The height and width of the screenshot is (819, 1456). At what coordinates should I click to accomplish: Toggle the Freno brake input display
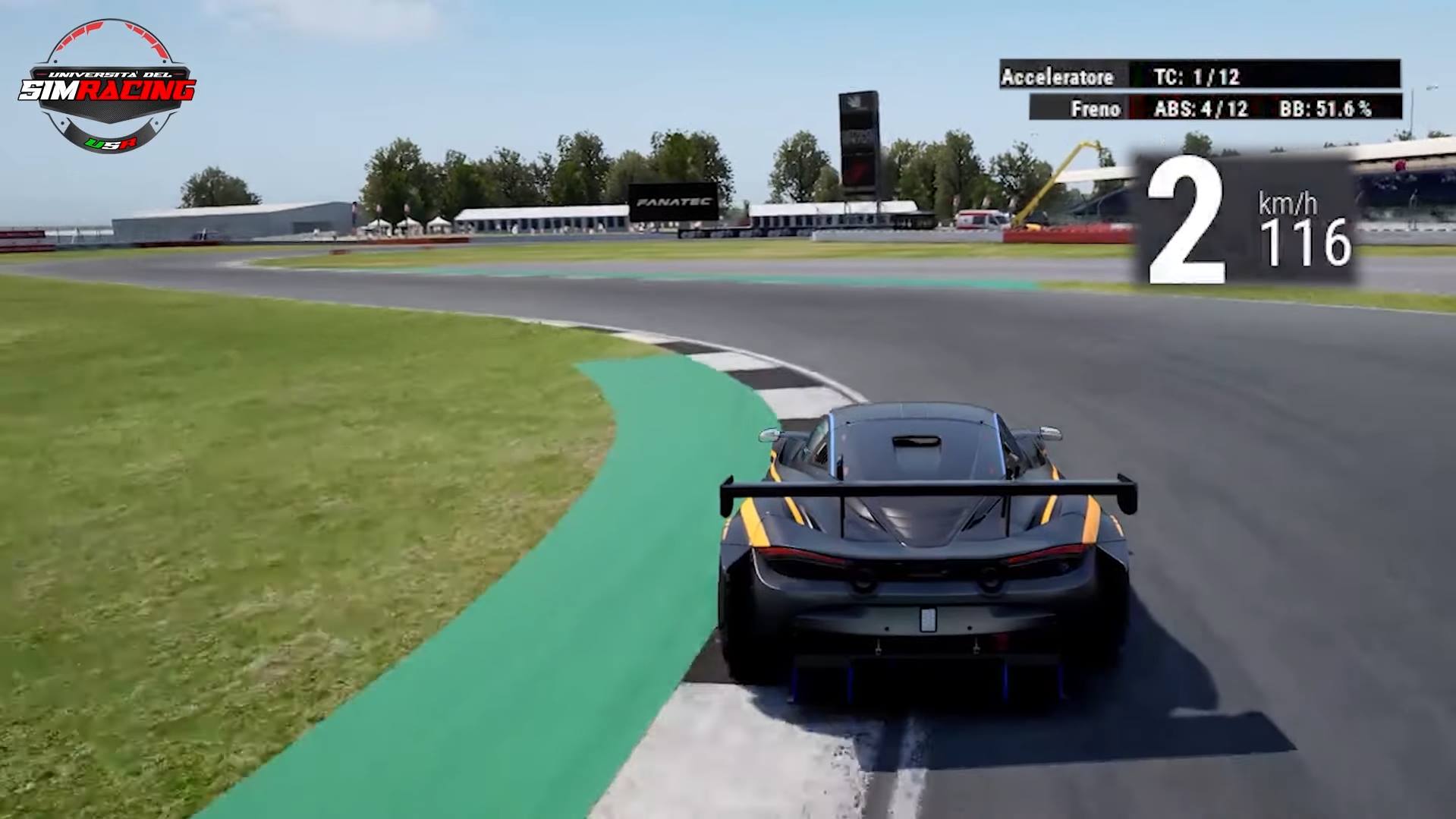tap(1096, 109)
